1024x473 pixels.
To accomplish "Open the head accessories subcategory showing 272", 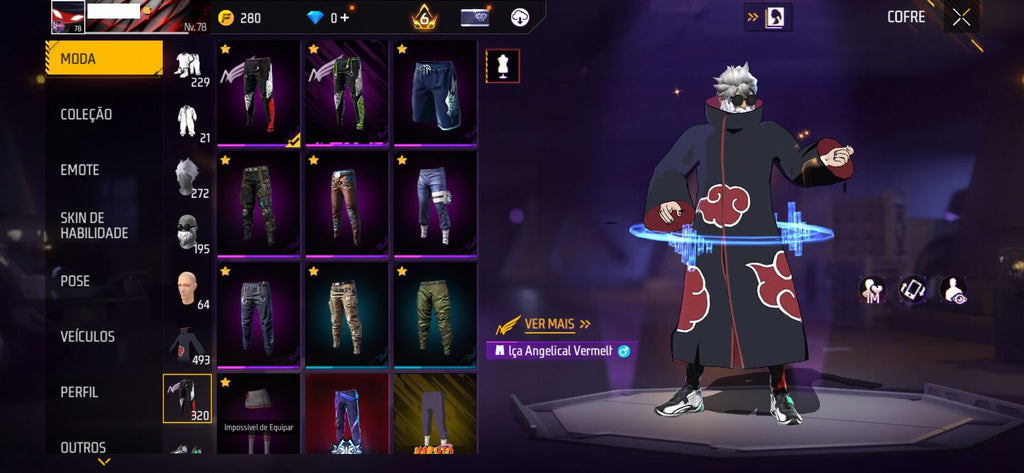I will pos(187,177).
